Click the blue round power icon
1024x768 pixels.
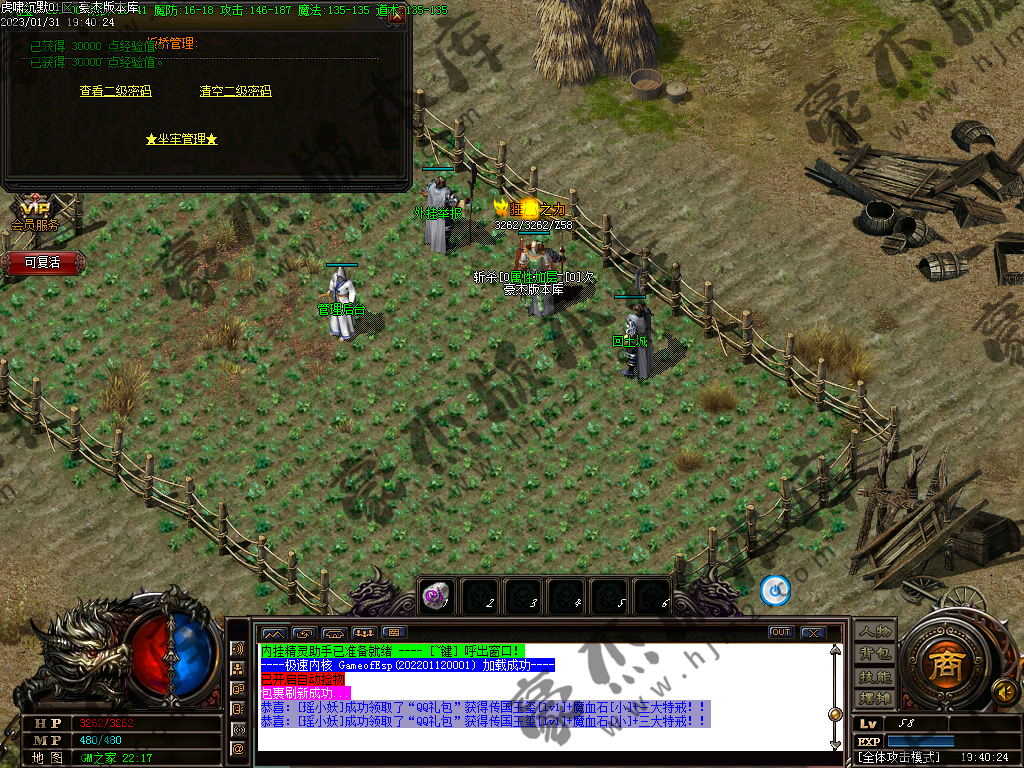(775, 591)
